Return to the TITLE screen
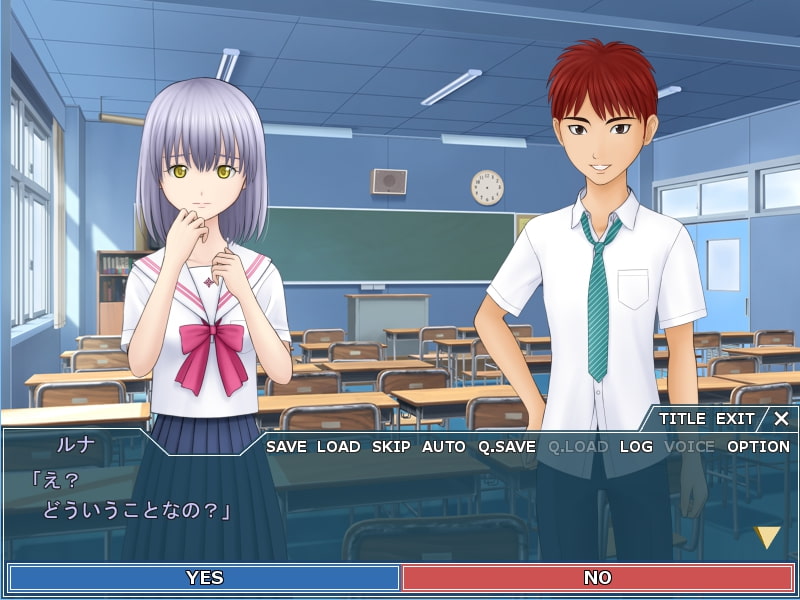Viewport: 800px width, 600px height. pyautogui.click(x=682, y=419)
